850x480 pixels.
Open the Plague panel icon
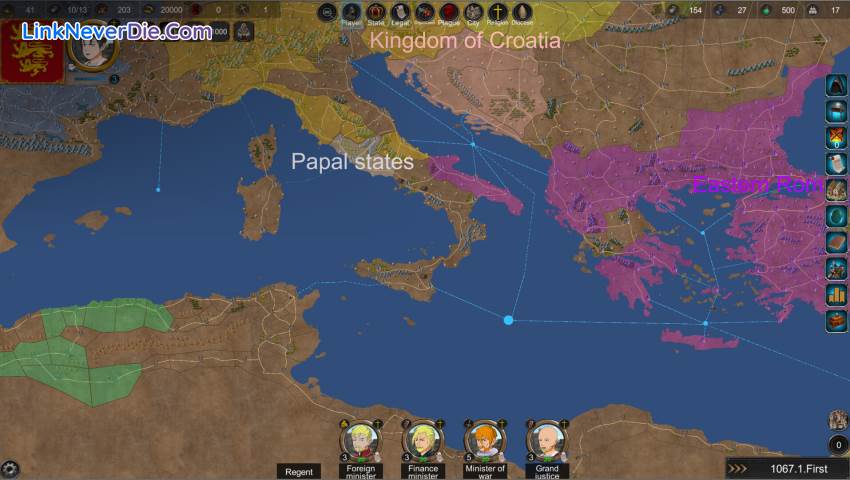click(x=449, y=12)
